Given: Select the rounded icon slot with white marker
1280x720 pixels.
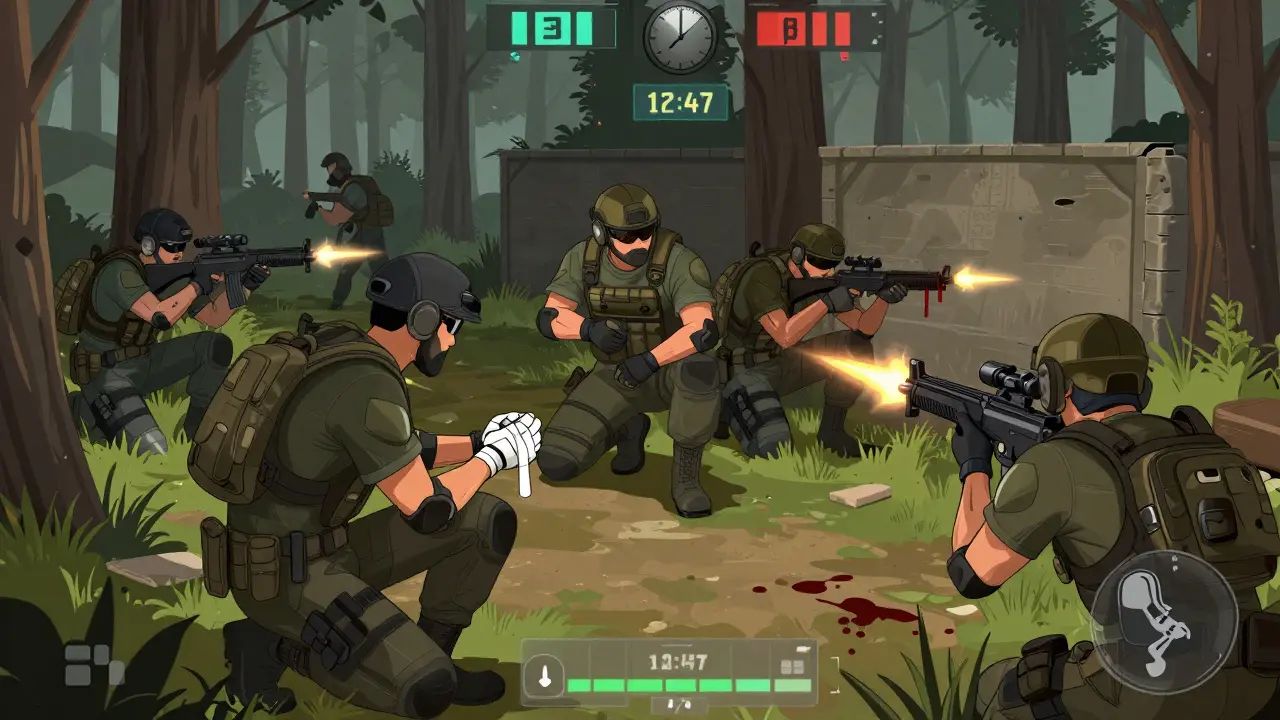Looking at the screenshot, I should (x=544, y=674).
